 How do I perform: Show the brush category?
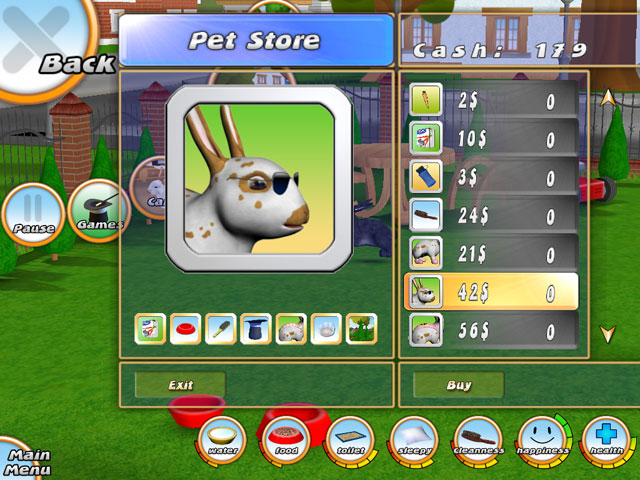(220, 328)
